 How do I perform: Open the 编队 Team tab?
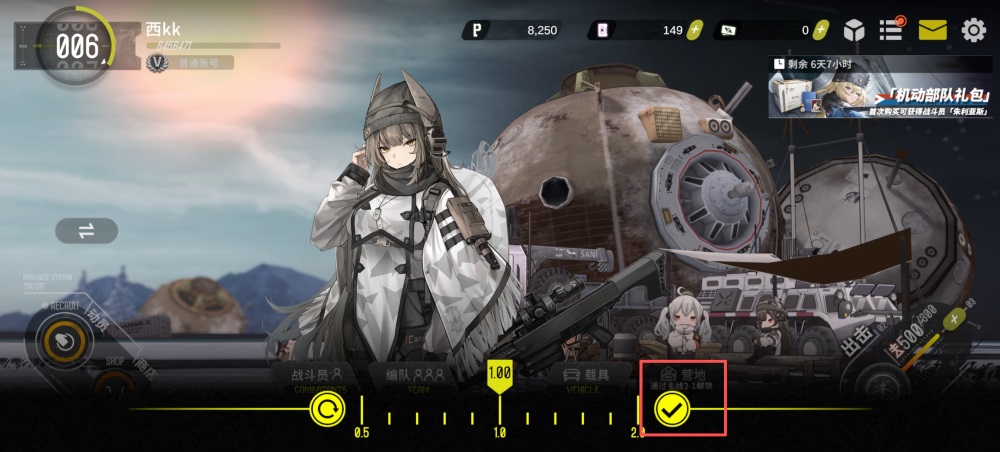414,377
